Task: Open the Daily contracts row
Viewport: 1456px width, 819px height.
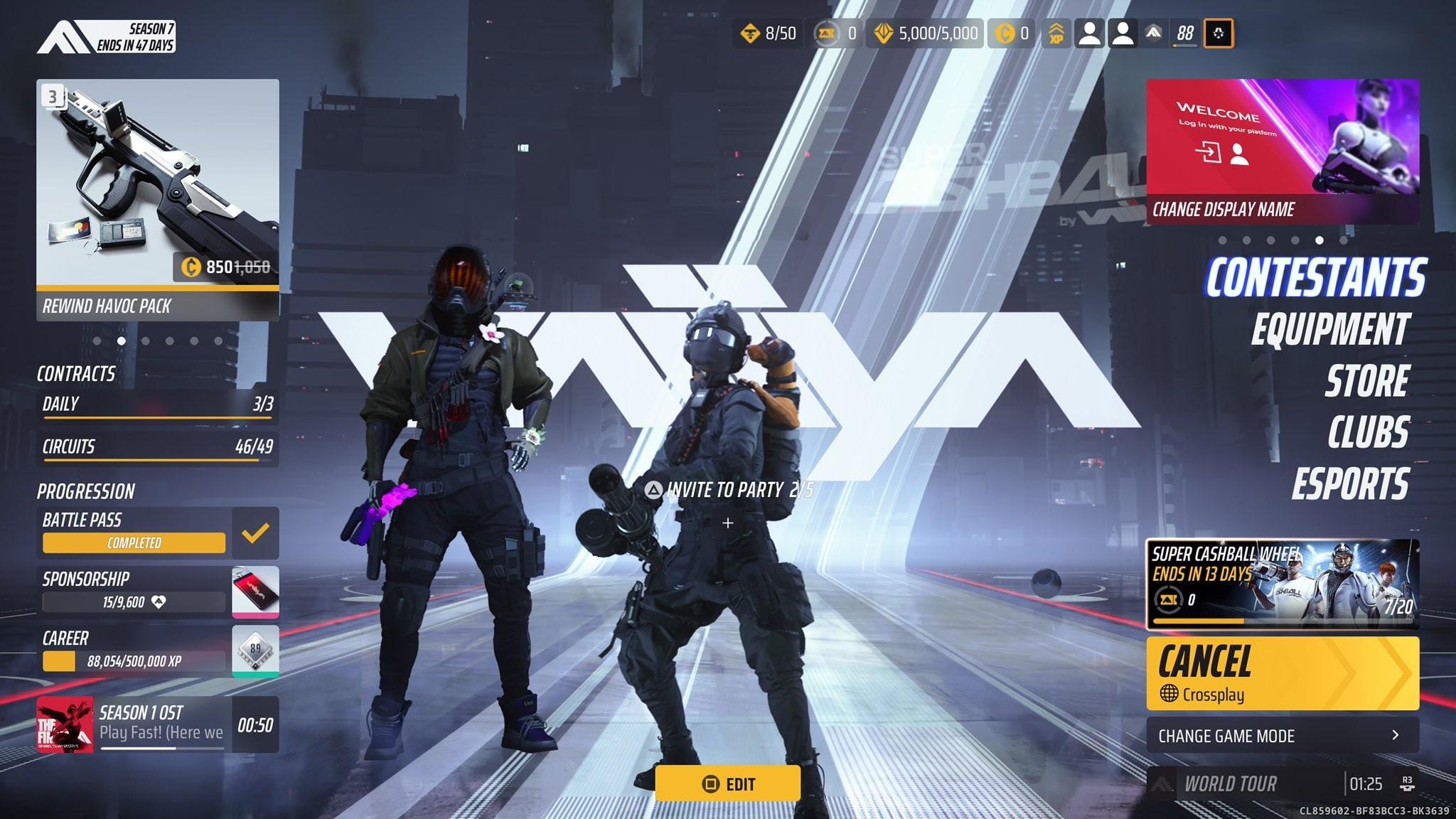Action: coord(157,405)
